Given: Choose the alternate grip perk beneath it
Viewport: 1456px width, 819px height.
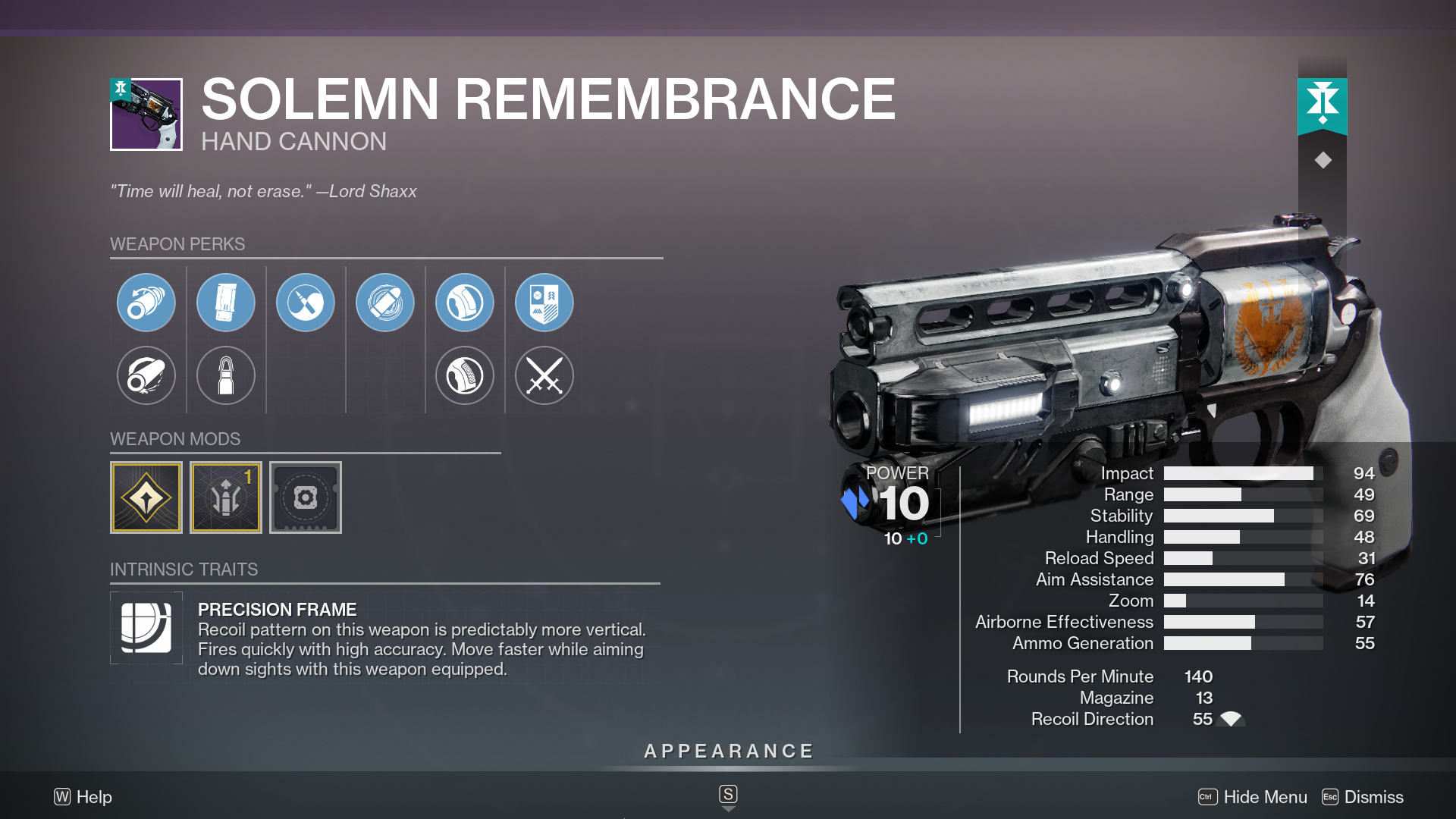Looking at the screenshot, I should [465, 375].
